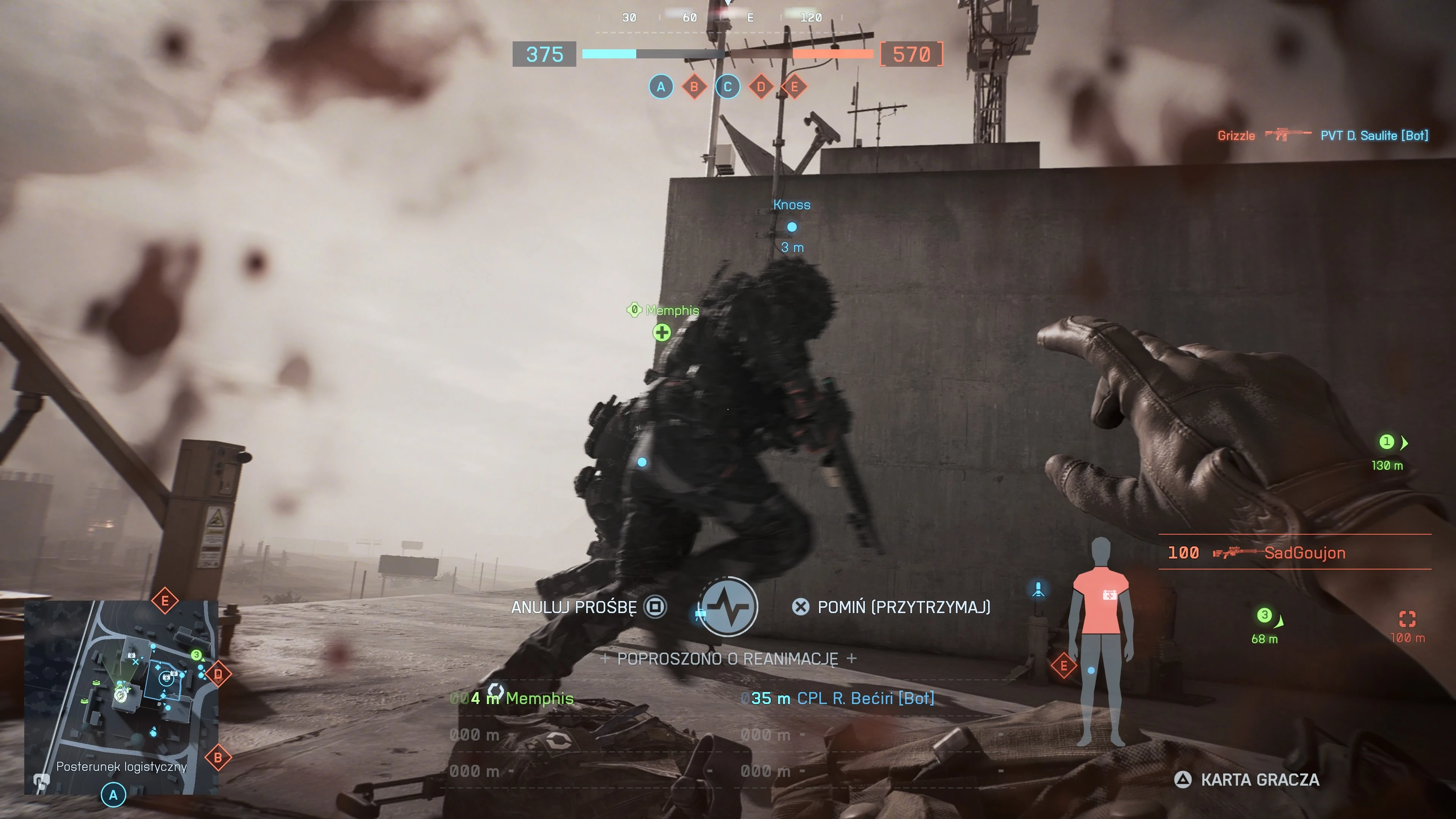The width and height of the screenshot is (1456, 819).
Task: Click the Knoss teammate marker dot
Action: click(792, 227)
